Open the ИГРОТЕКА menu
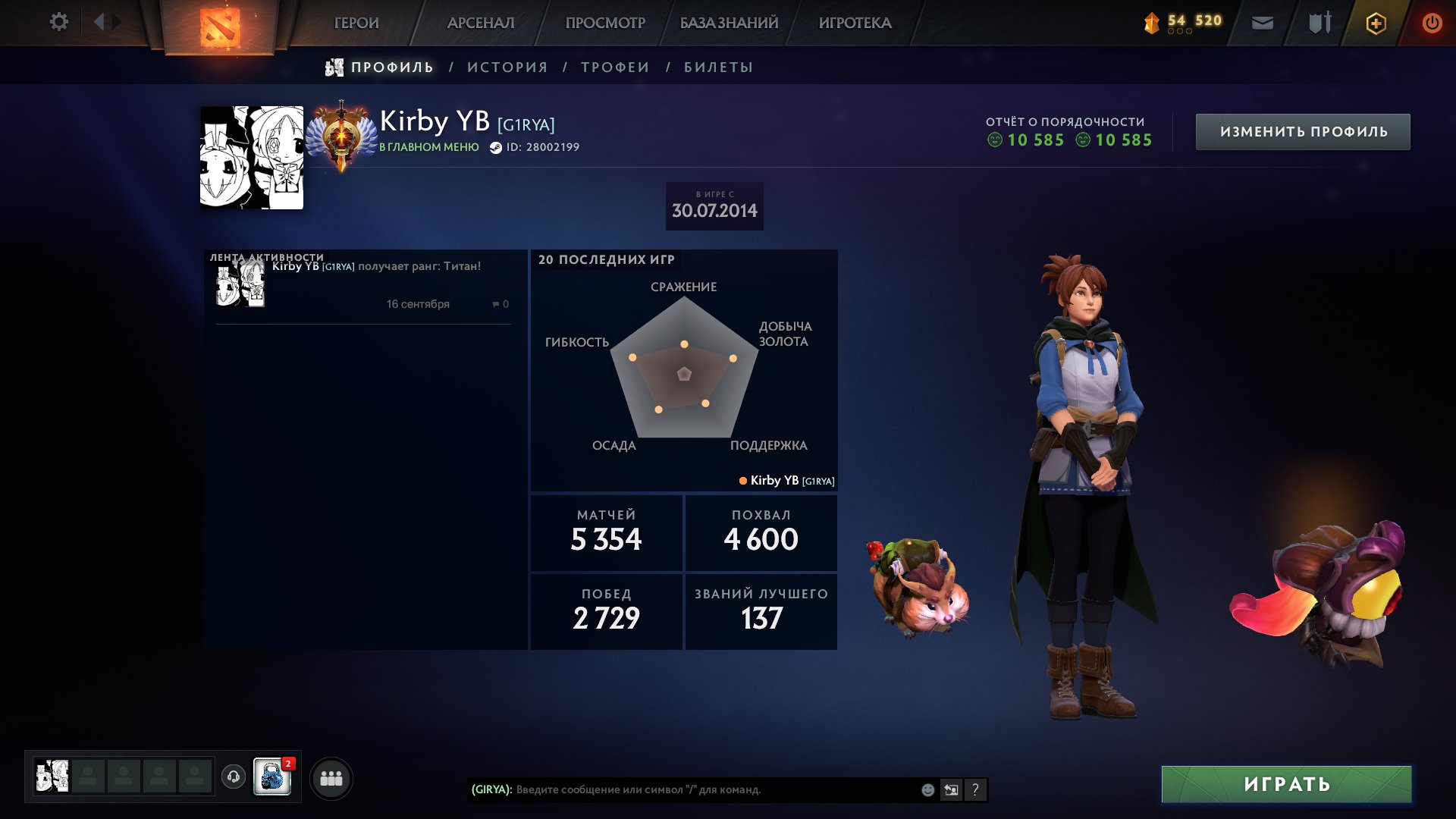Viewport: 1456px width, 819px height. pyautogui.click(x=855, y=24)
